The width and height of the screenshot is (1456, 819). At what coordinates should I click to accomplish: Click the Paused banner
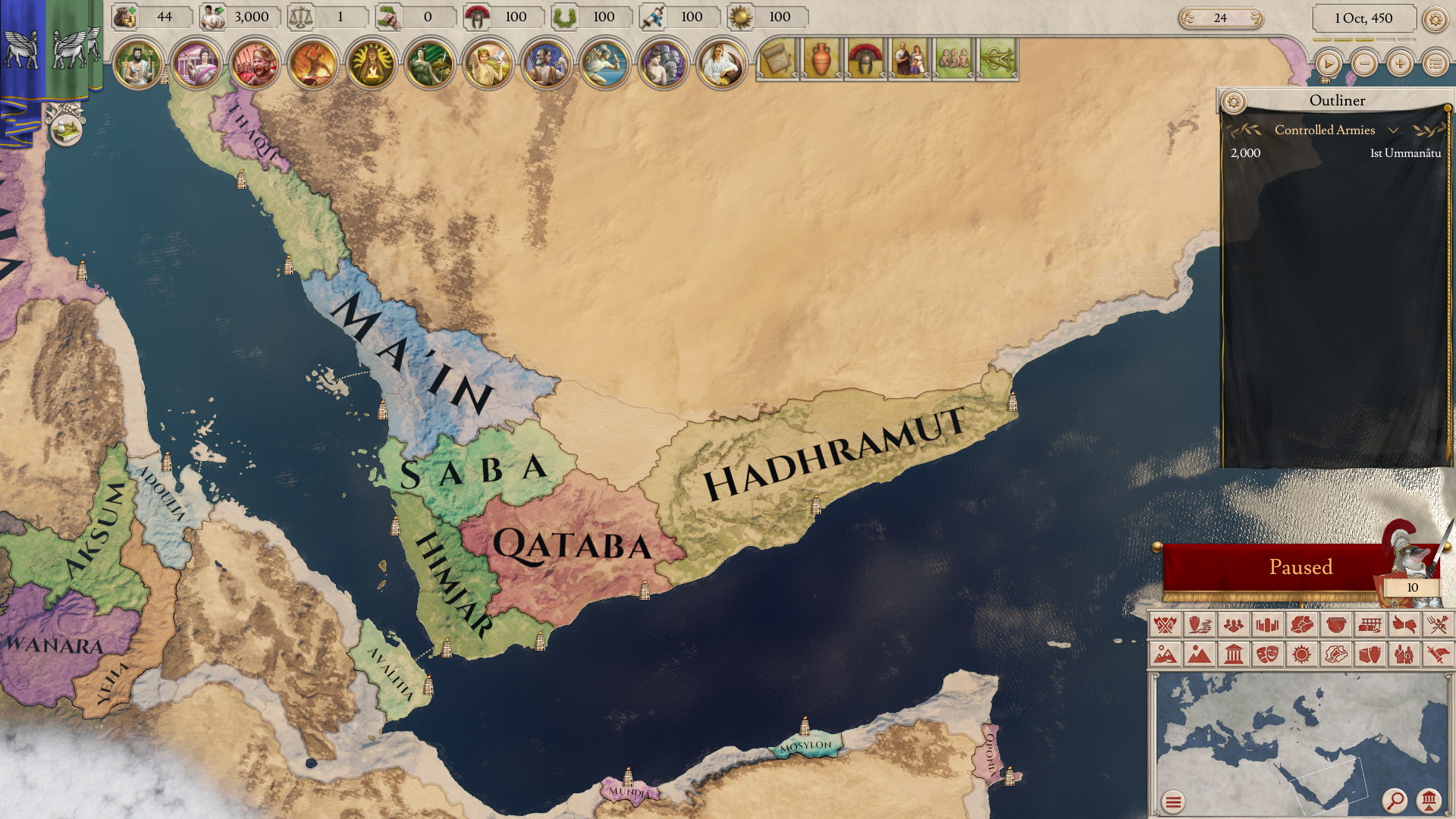[x=1301, y=566]
